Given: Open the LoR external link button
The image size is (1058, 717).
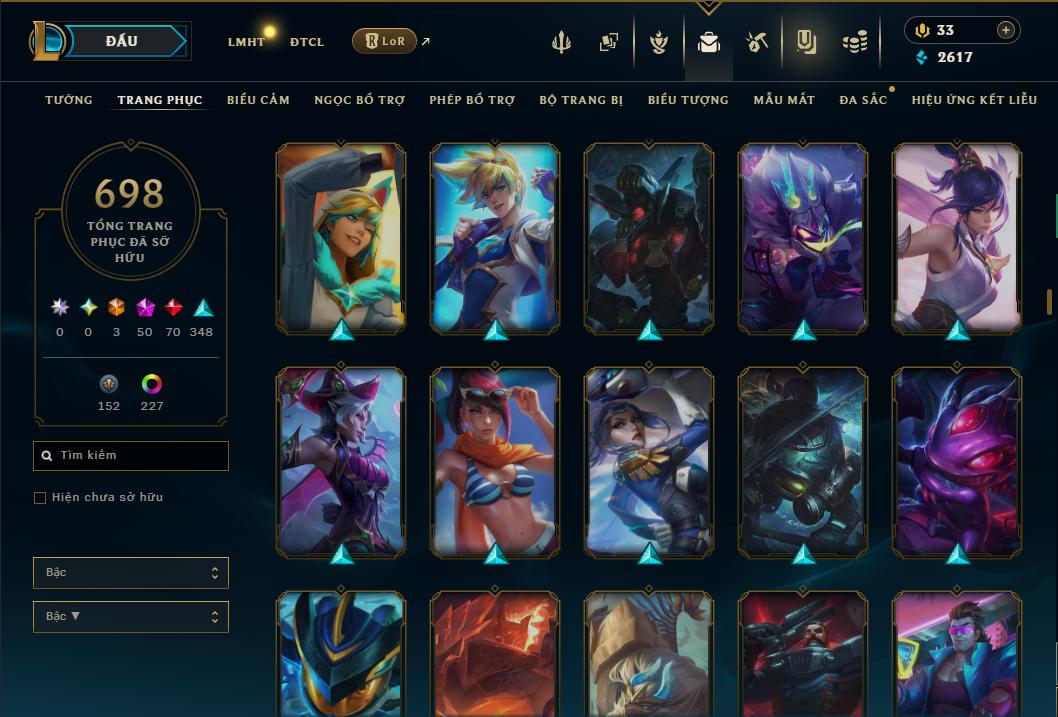Looking at the screenshot, I should [385, 41].
